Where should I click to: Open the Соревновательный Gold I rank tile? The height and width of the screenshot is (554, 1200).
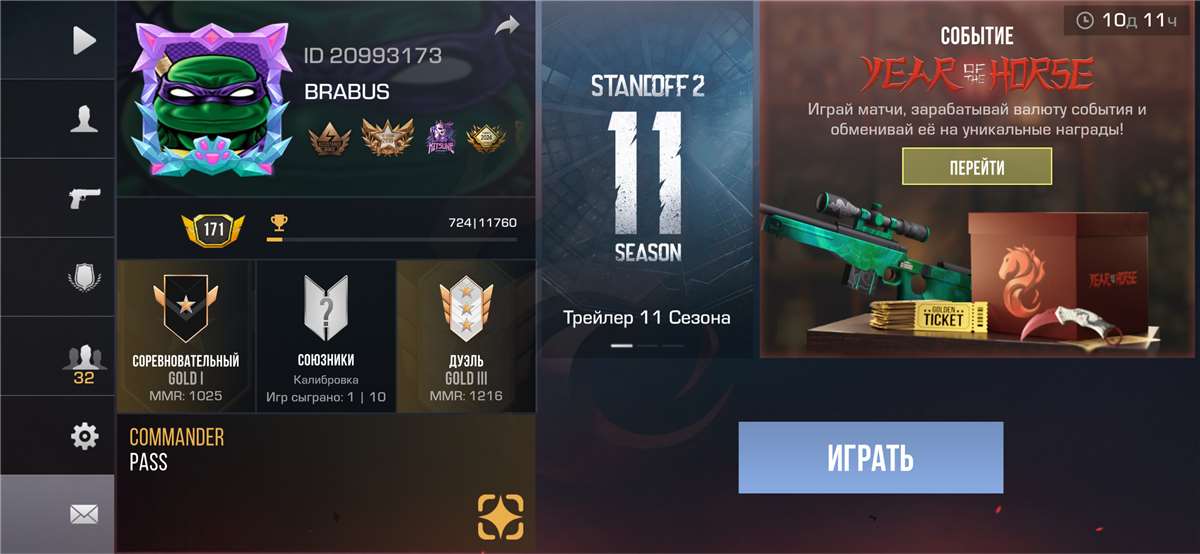(186, 336)
